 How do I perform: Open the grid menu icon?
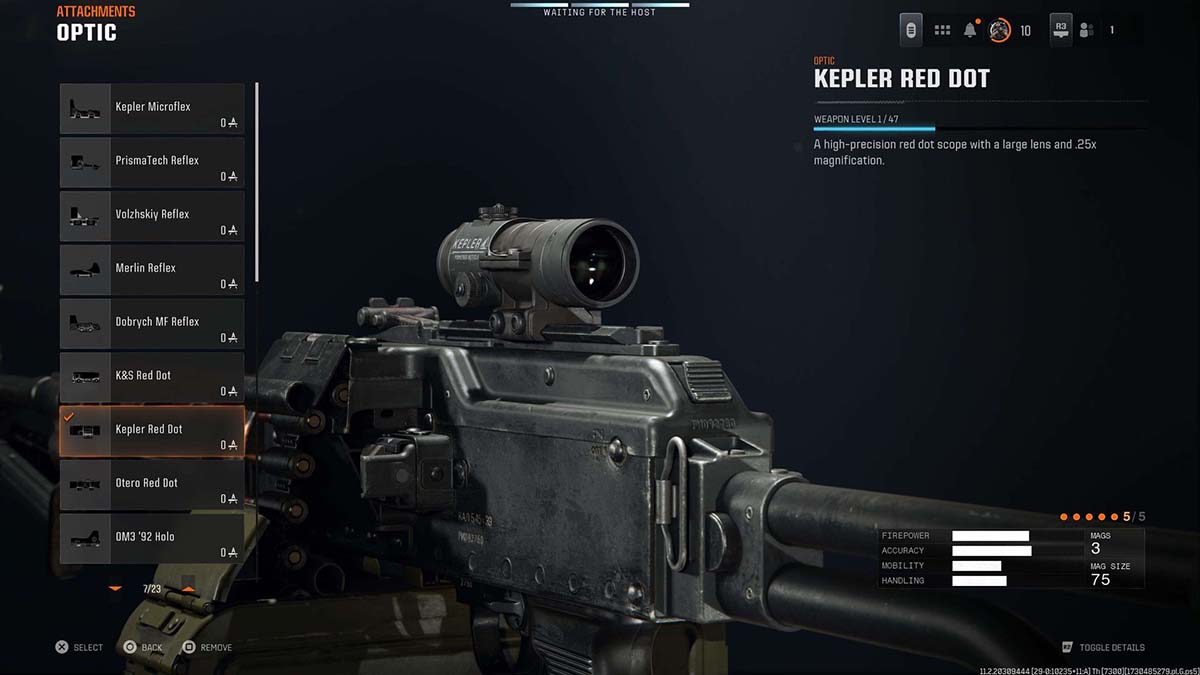[942, 30]
